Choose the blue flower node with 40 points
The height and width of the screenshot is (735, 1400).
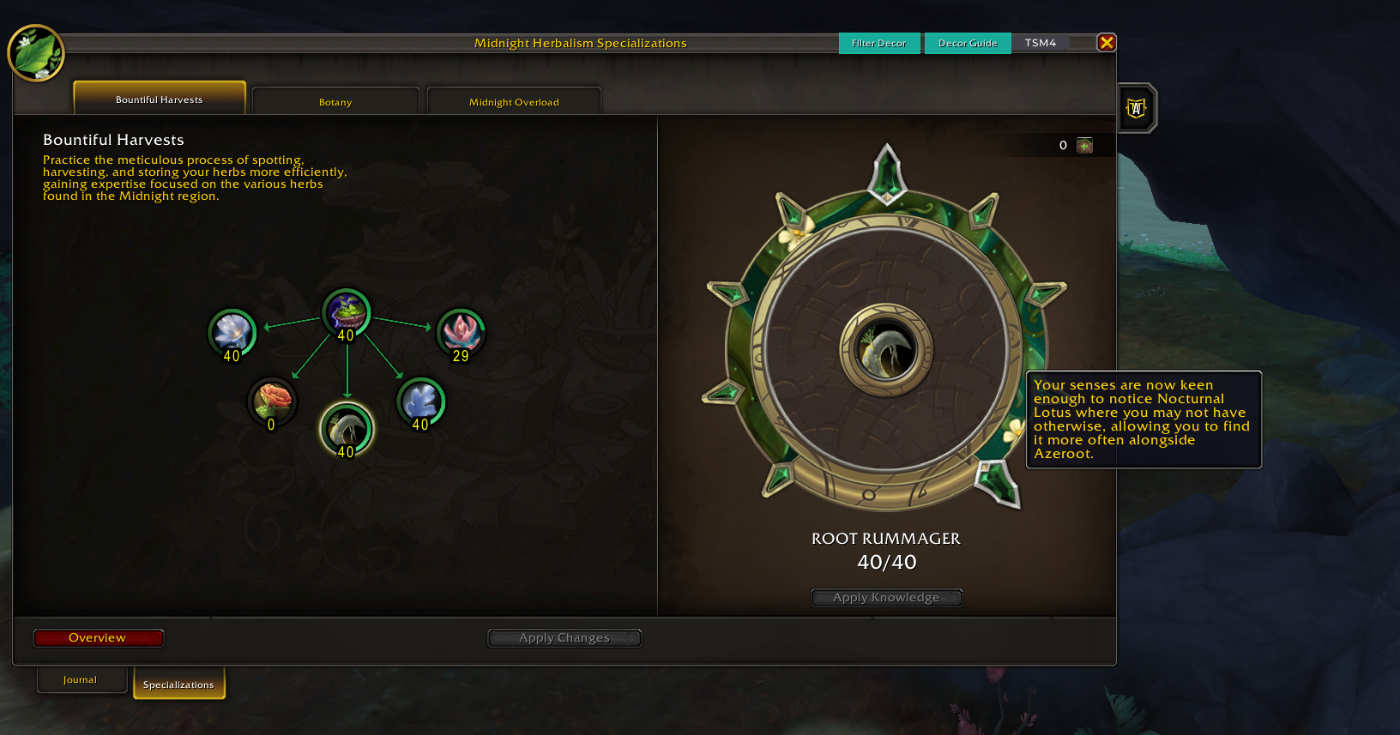tap(420, 401)
